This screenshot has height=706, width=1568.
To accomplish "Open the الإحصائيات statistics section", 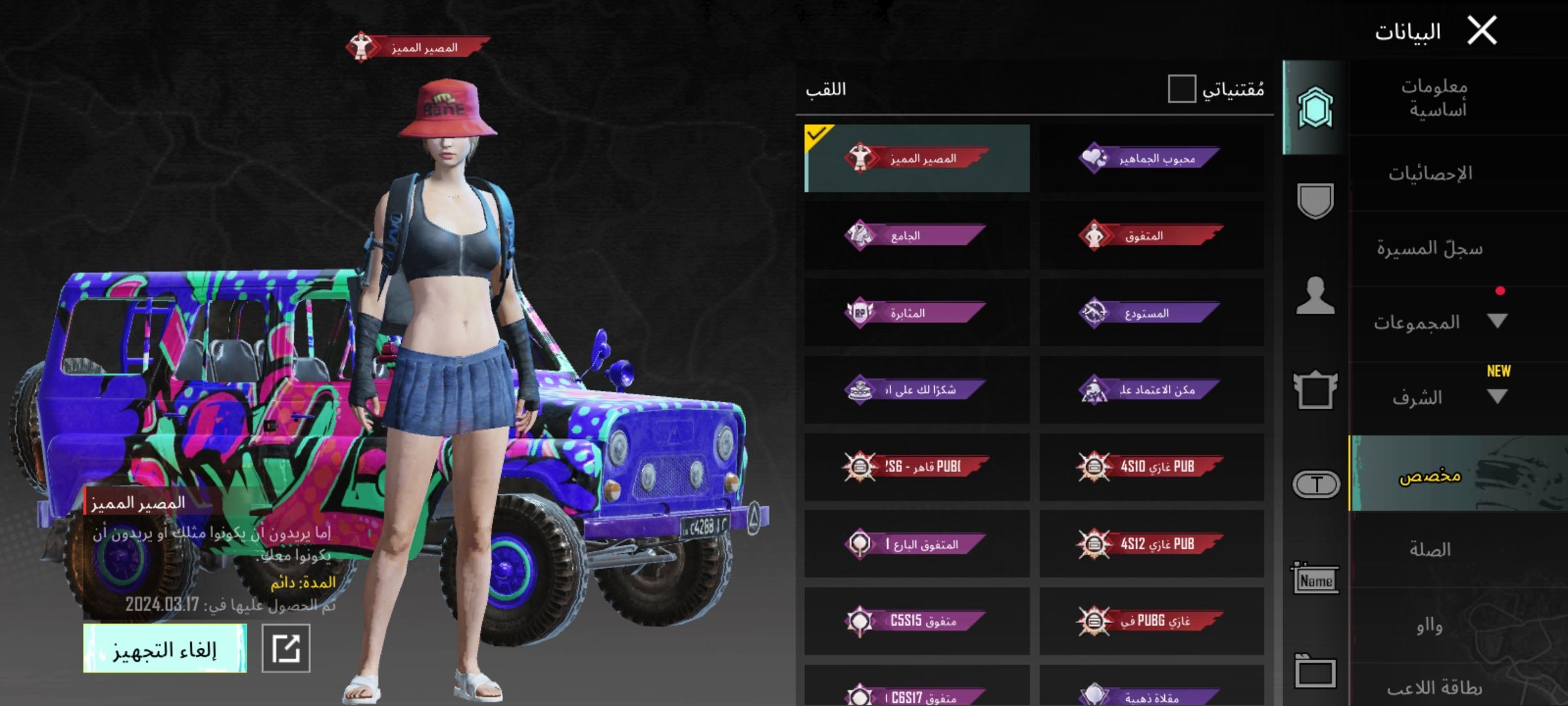I will click(1431, 173).
